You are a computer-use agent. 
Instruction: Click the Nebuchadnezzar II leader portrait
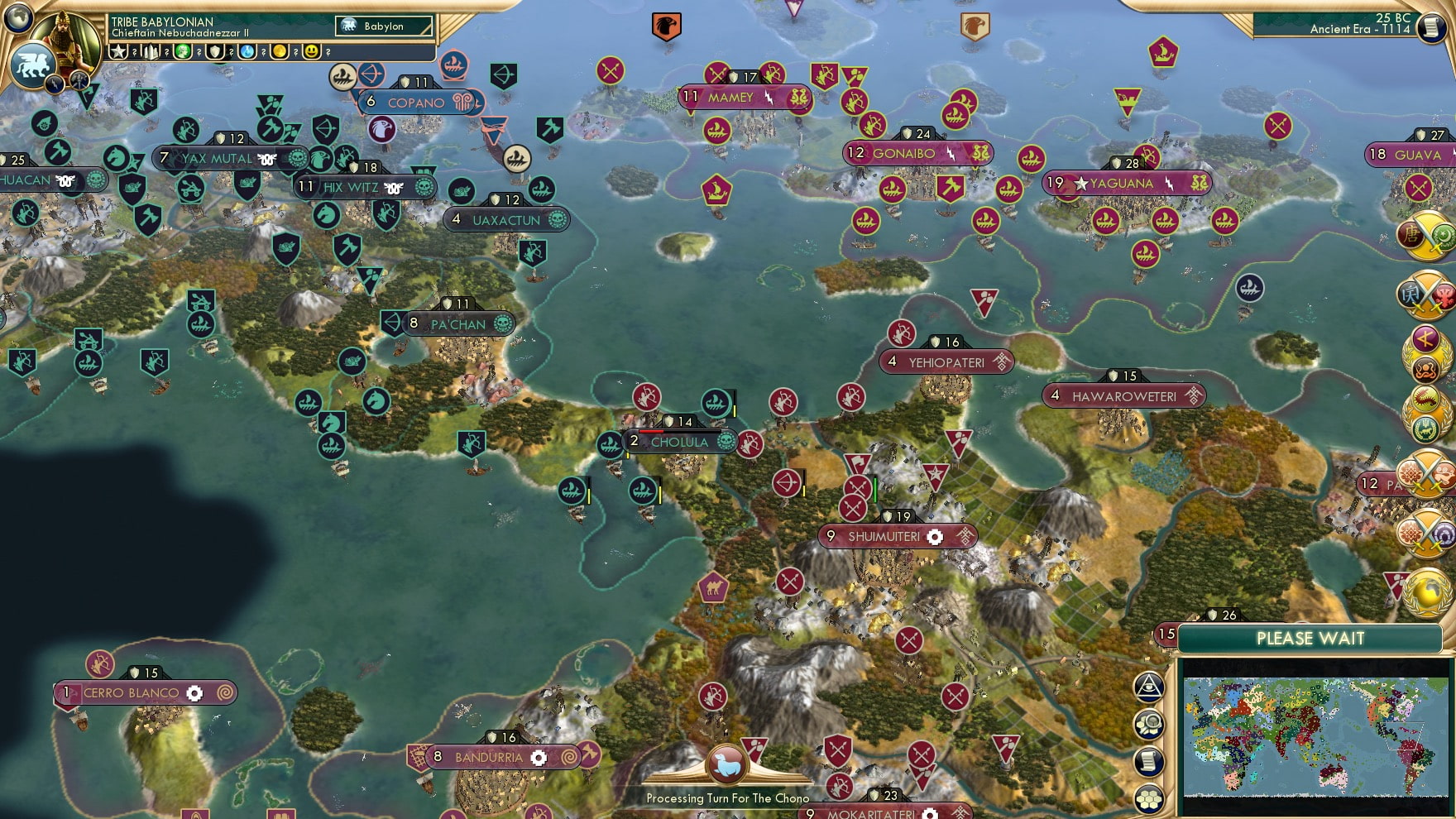click(68, 40)
